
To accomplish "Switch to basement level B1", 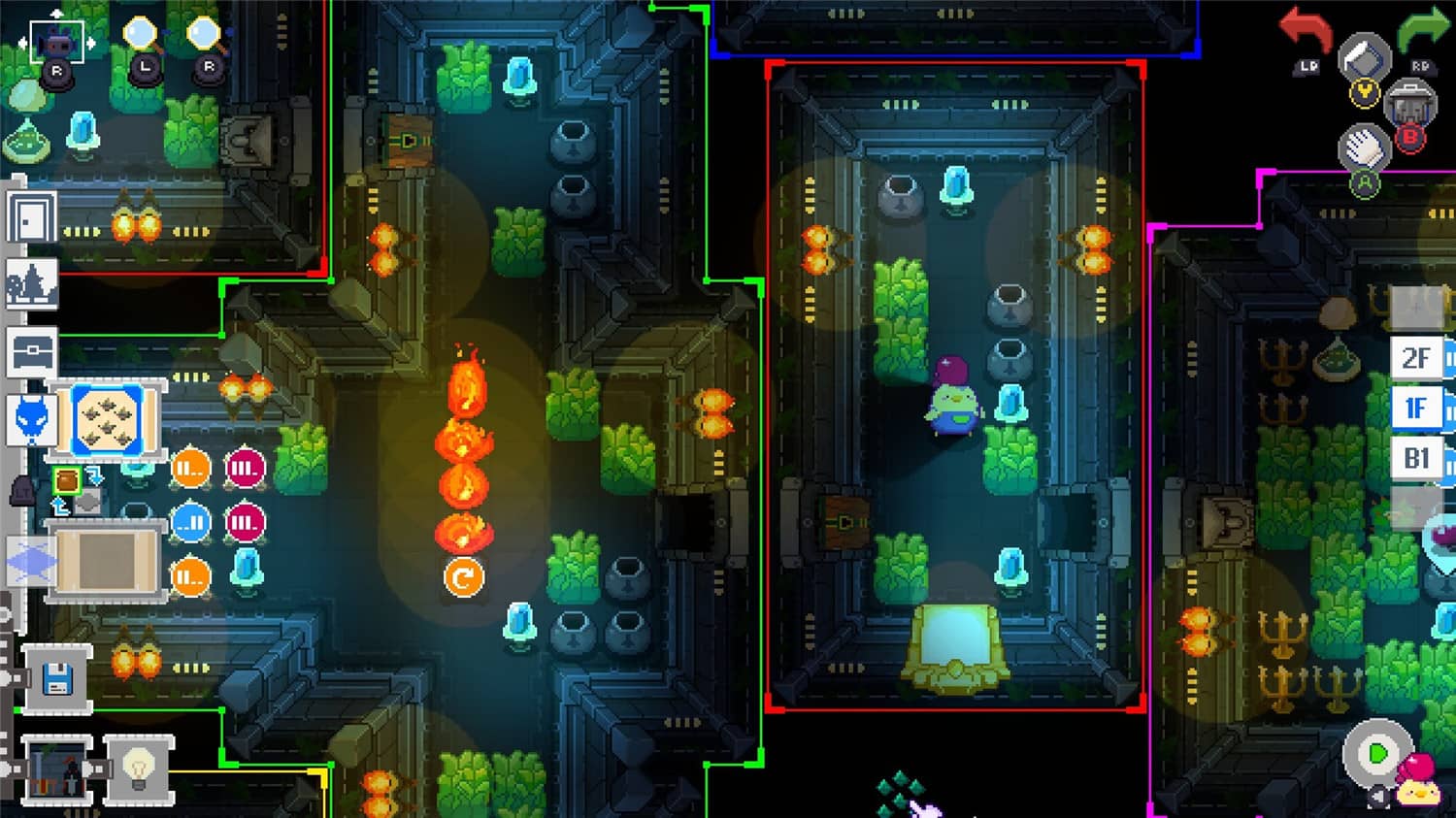I will point(1417,458).
